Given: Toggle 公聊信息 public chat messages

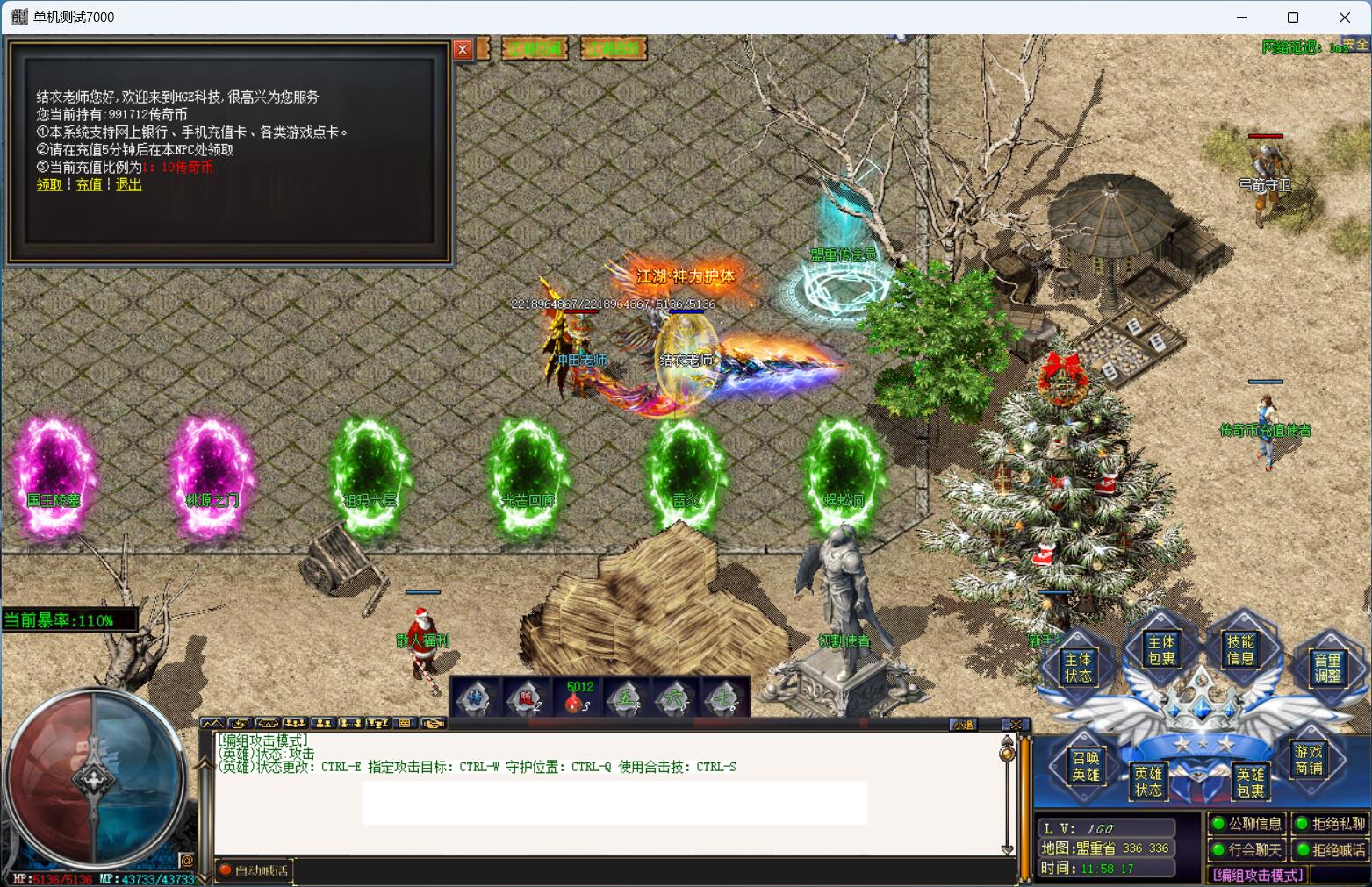Looking at the screenshot, I should point(1247,824).
